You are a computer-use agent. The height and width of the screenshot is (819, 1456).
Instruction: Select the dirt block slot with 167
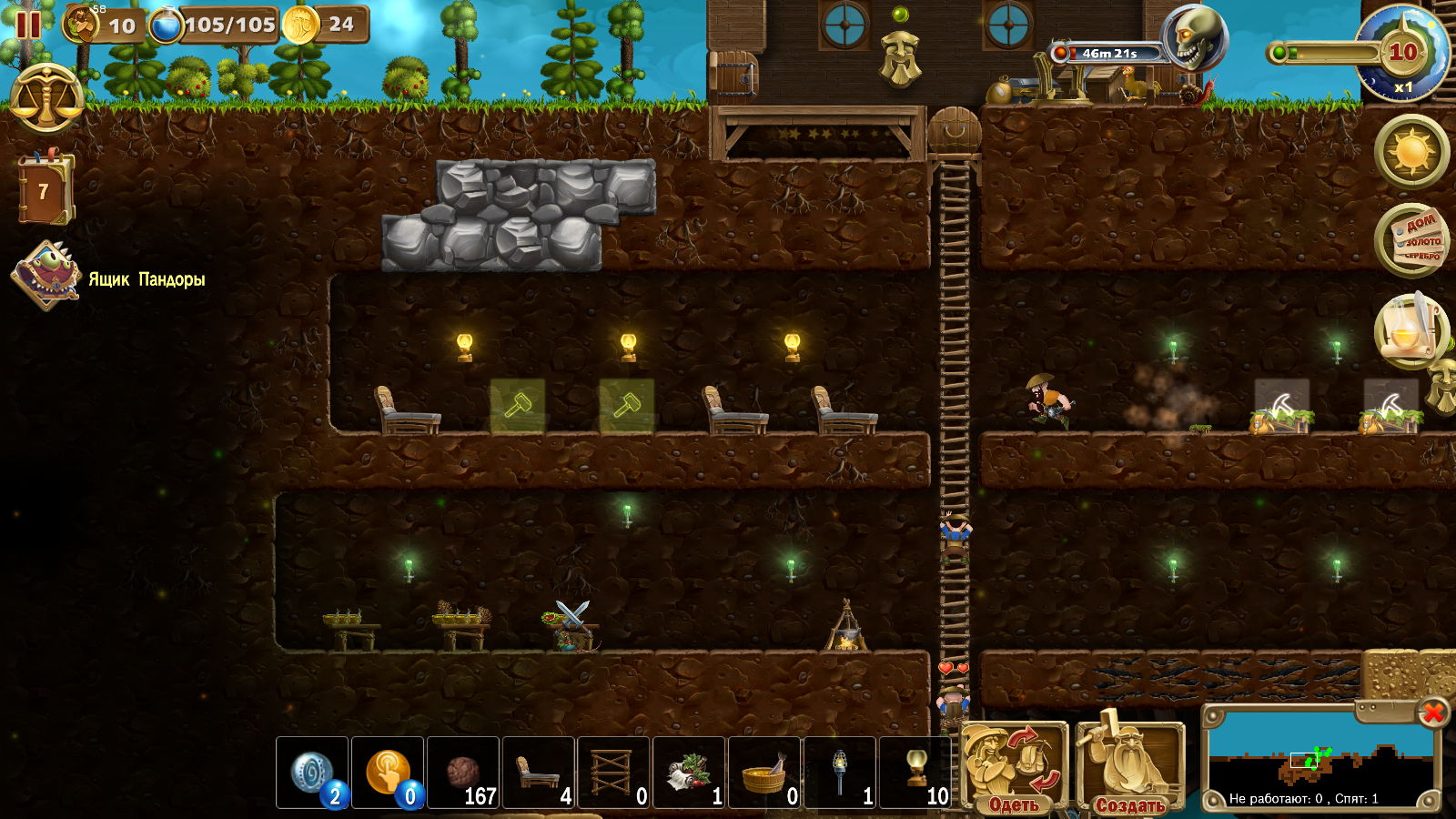[463, 773]
